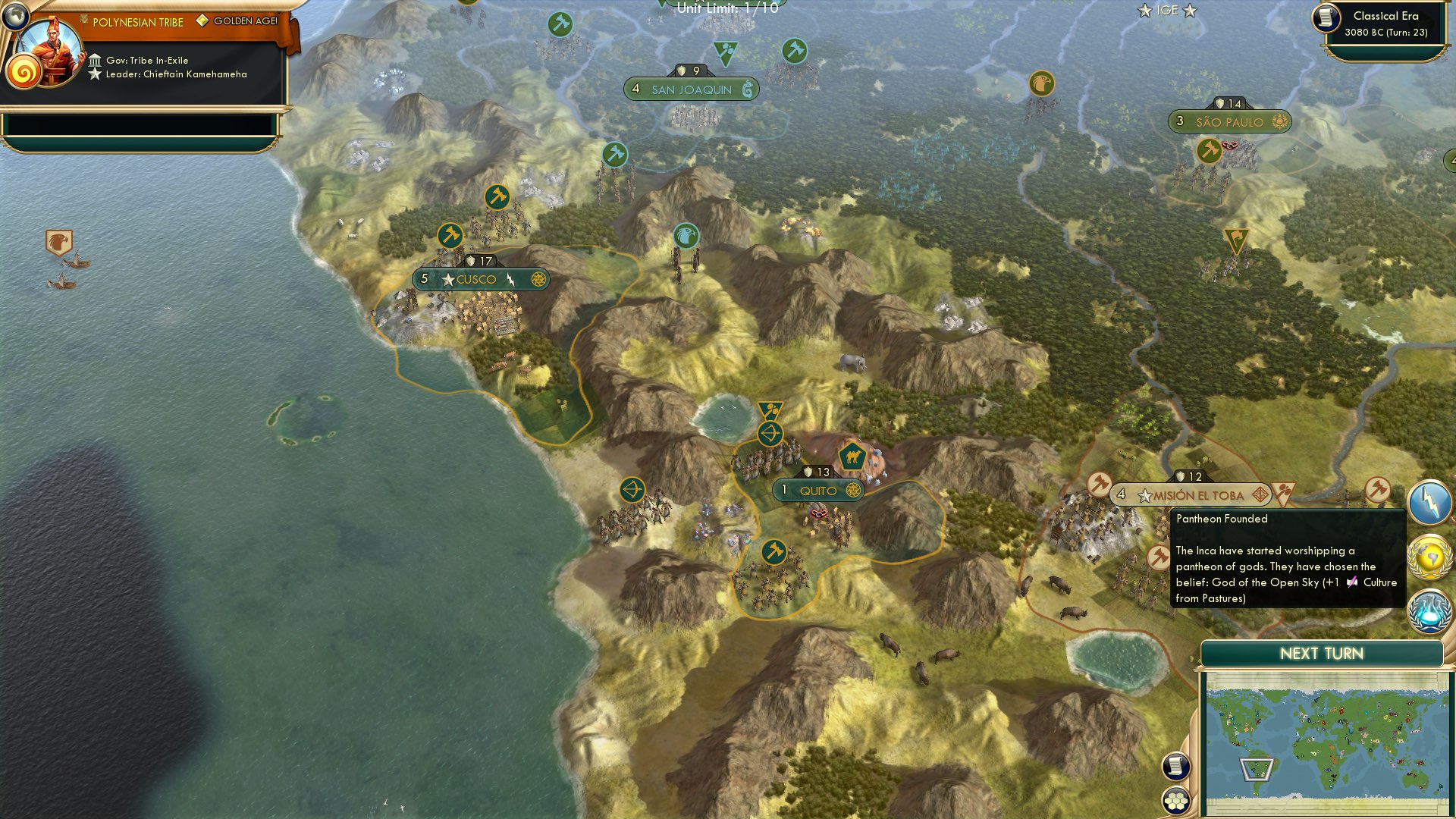Open the notification log scroll icon

(1175, 767)
